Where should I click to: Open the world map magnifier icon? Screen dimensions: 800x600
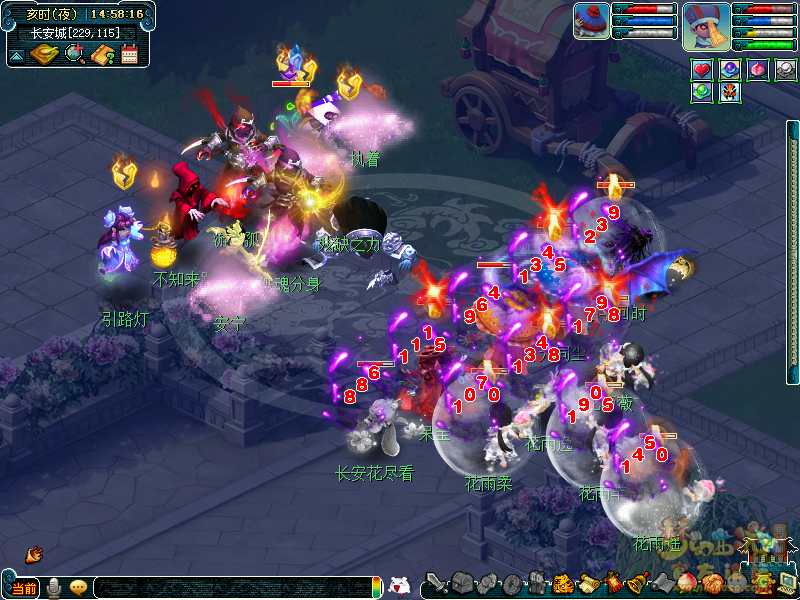pos(74,54)
